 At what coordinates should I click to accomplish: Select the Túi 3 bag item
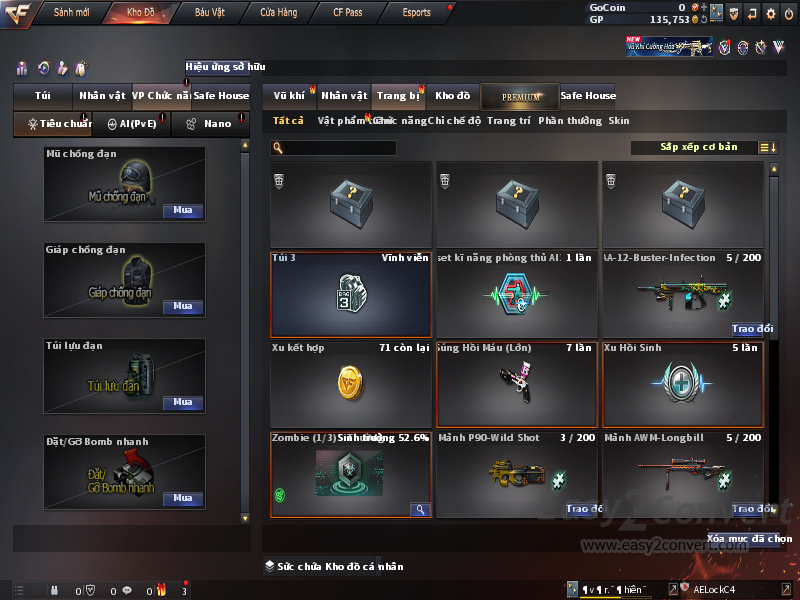click(350, 295)
